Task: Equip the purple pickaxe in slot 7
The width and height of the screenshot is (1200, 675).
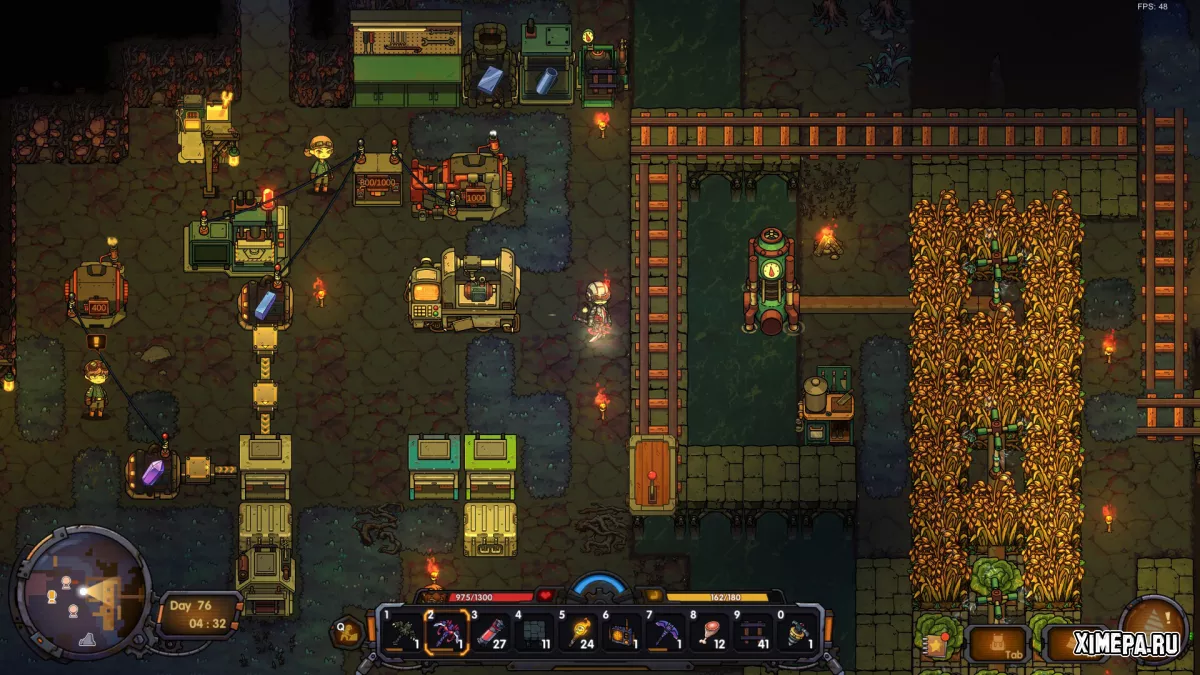Action: [665, 633]
